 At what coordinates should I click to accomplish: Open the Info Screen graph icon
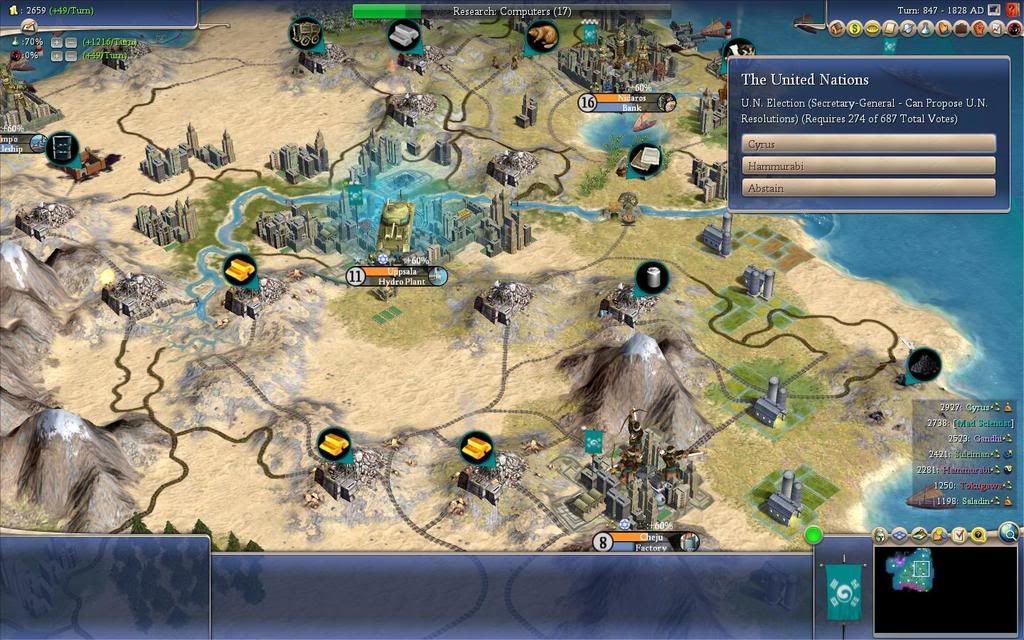995,28
